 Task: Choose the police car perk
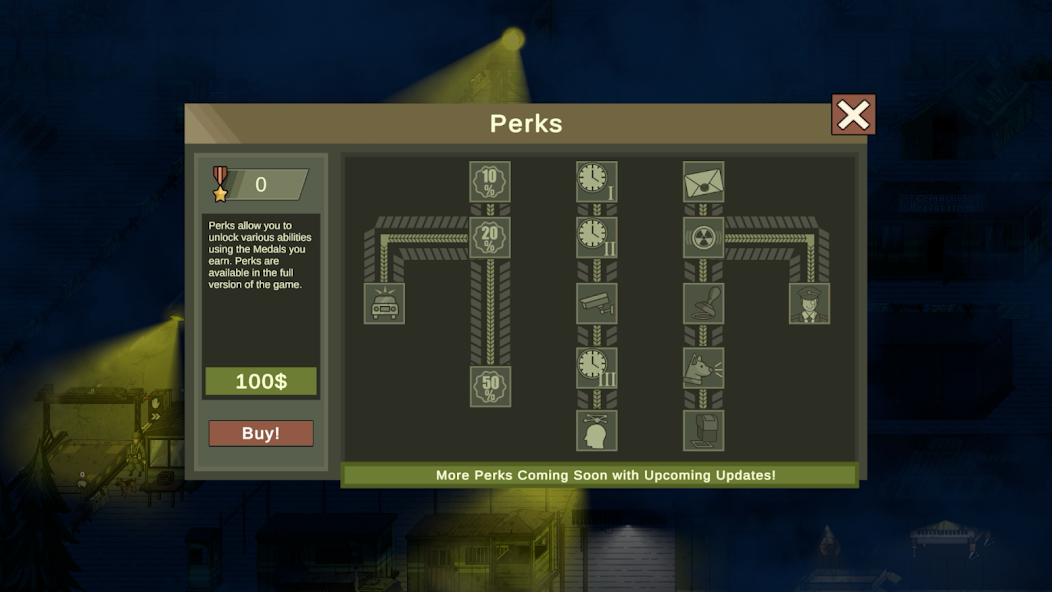(x=384, y=303)
